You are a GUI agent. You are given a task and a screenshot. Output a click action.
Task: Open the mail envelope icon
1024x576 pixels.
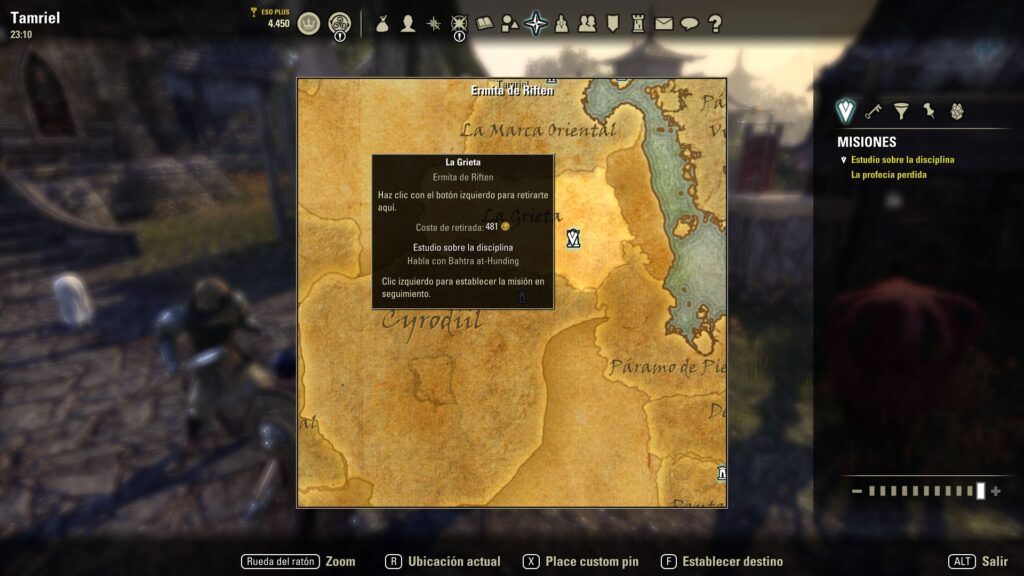pos(664,23)
